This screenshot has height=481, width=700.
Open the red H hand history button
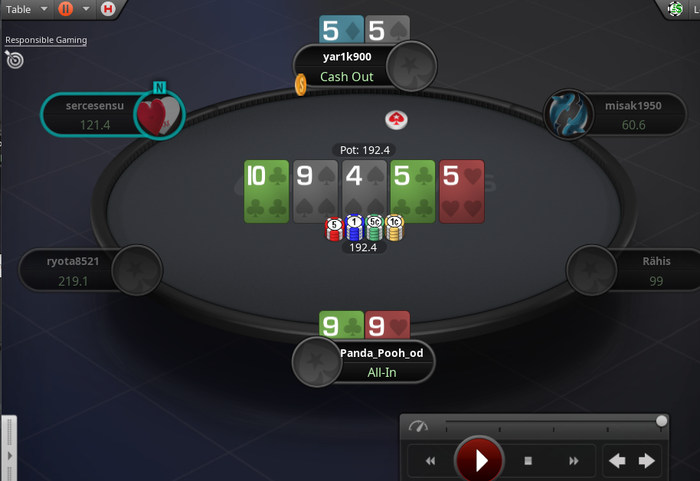point(108,9)
